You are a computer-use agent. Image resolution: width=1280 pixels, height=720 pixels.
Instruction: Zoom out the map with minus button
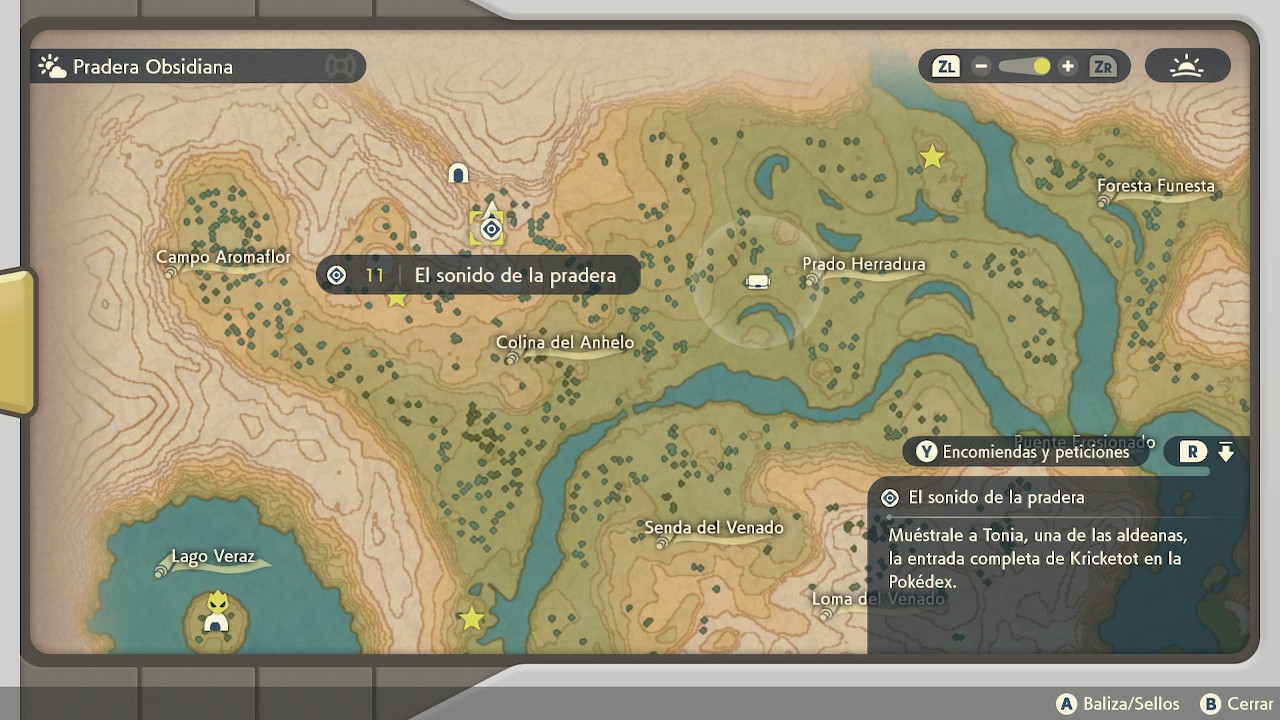[x=981, y=67]
